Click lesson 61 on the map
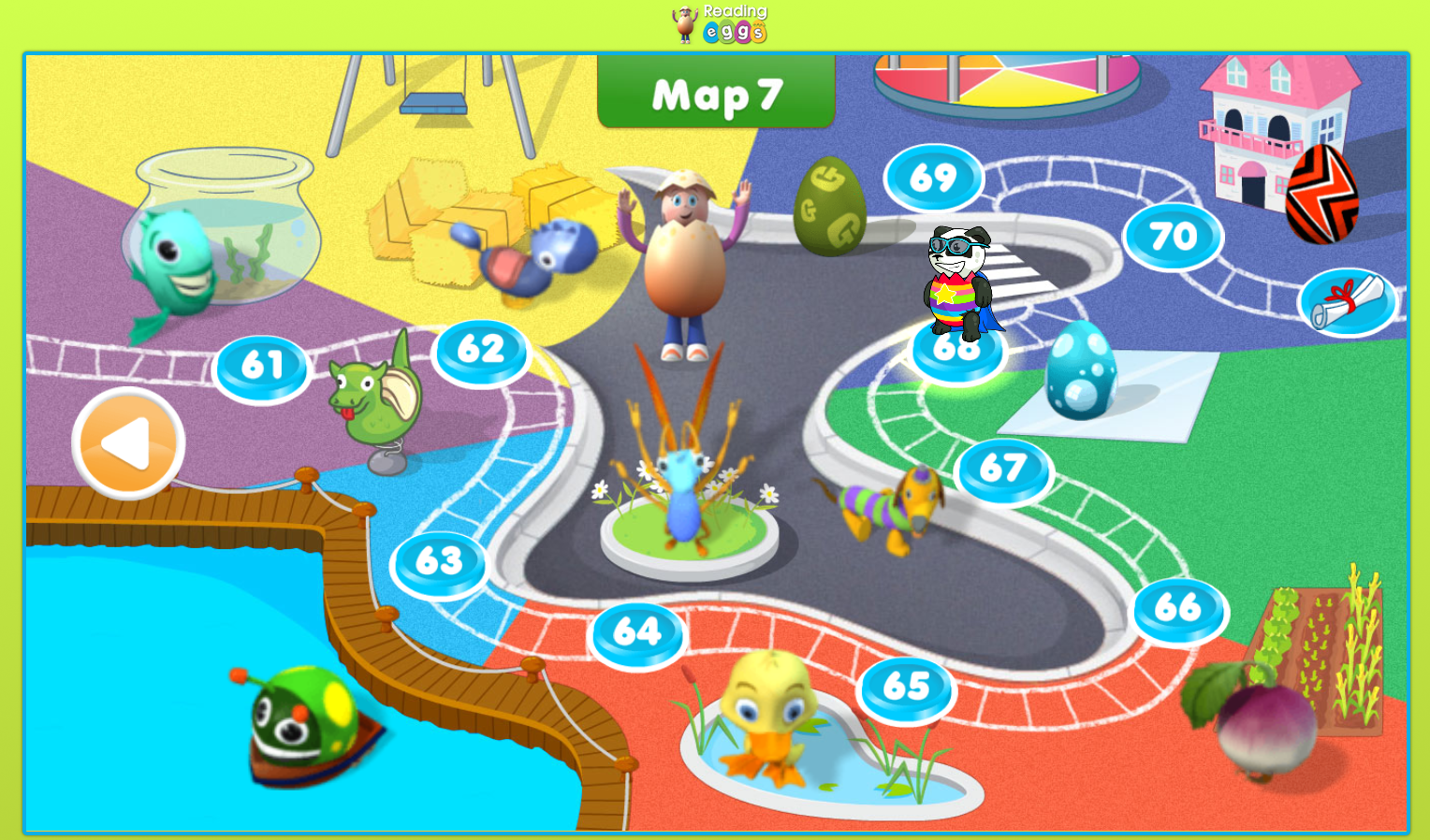This screenshot has height=840, width=1430. point(262,365)
